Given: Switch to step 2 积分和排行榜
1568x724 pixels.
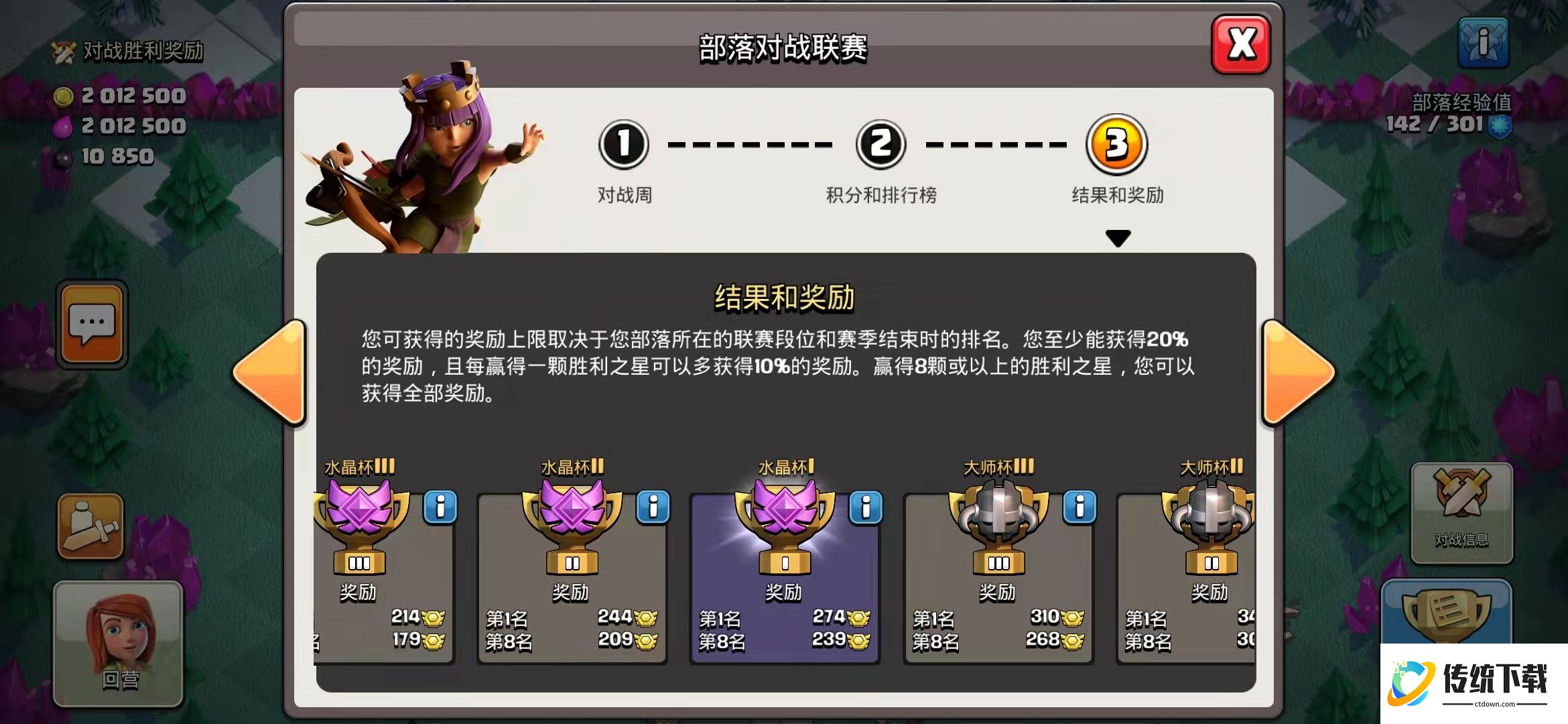Looking at the screenshot, I should click(x=880, y=145).
